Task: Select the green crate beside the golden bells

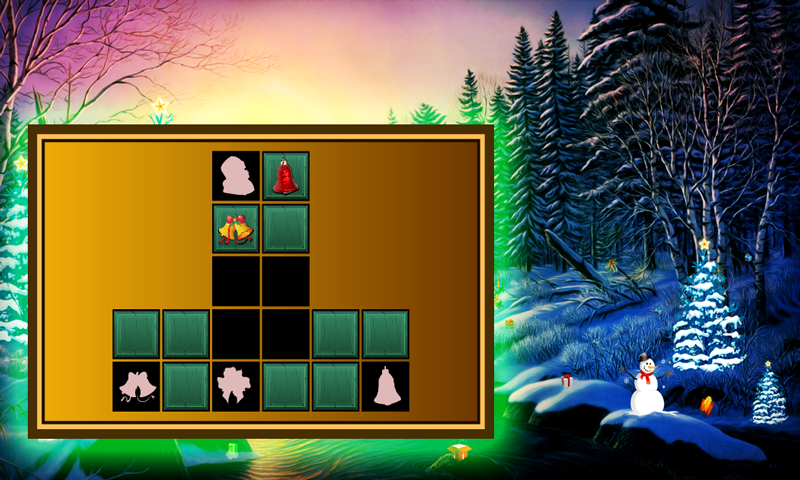Action: coord(286,228)
